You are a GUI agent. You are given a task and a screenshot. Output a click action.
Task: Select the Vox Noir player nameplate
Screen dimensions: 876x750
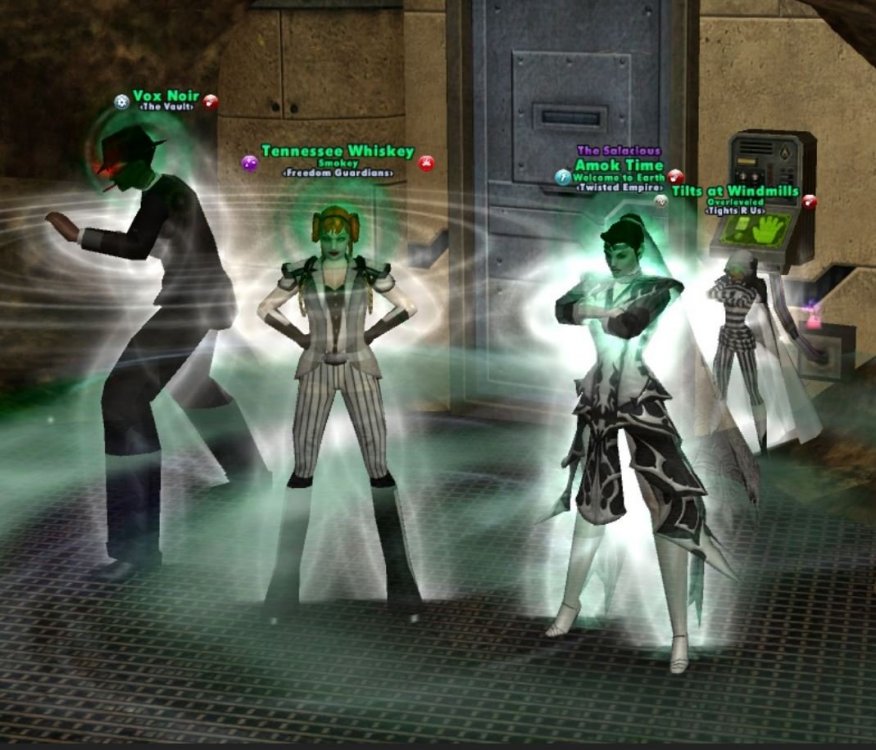tap(166, 96)
